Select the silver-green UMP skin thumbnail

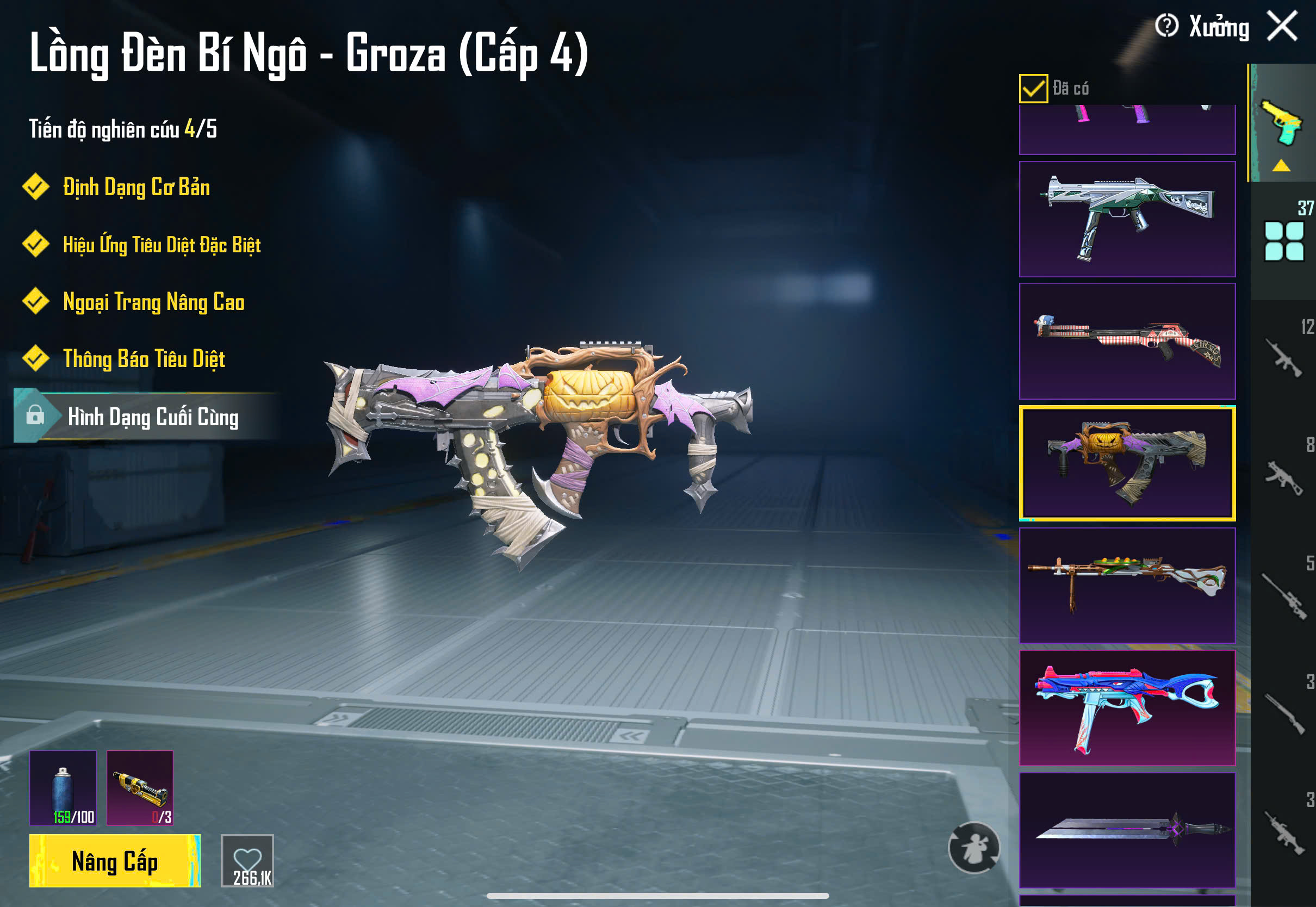click(1127, 219)
